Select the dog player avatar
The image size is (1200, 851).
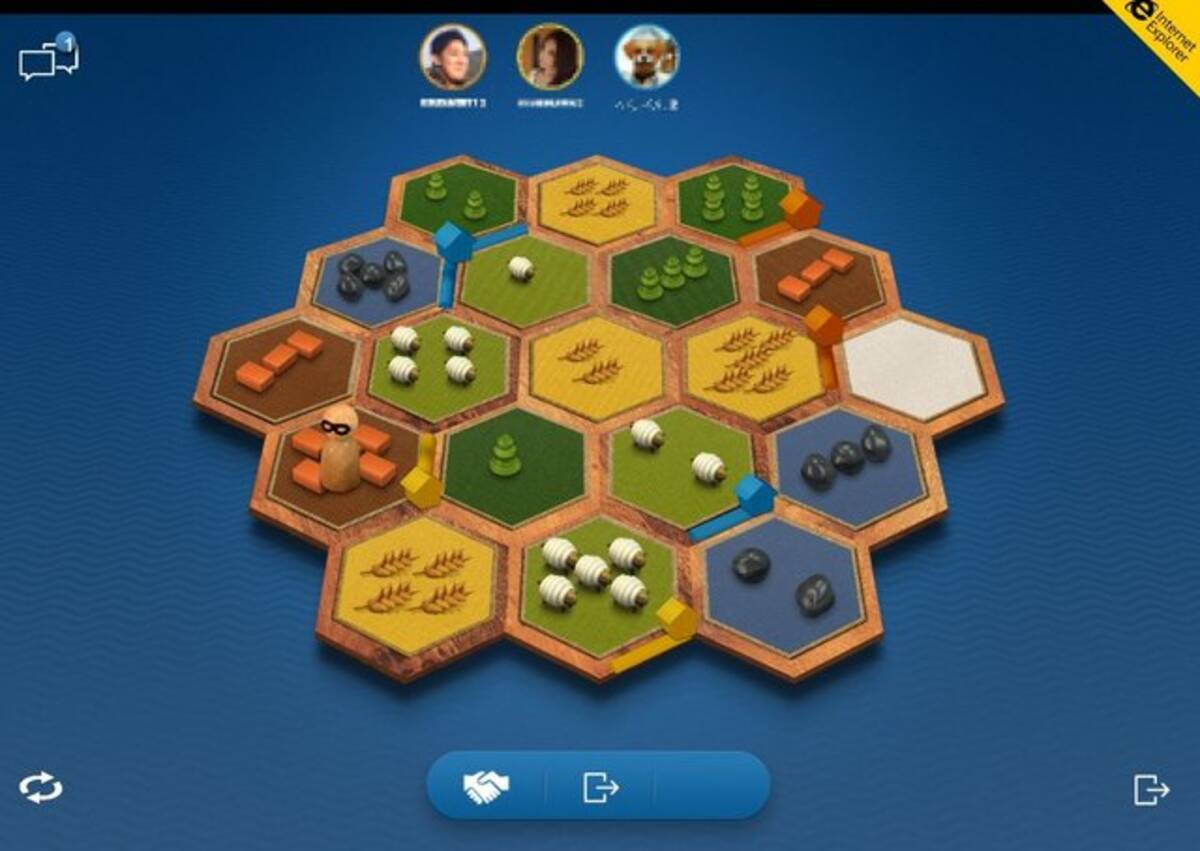pos(646,57)
